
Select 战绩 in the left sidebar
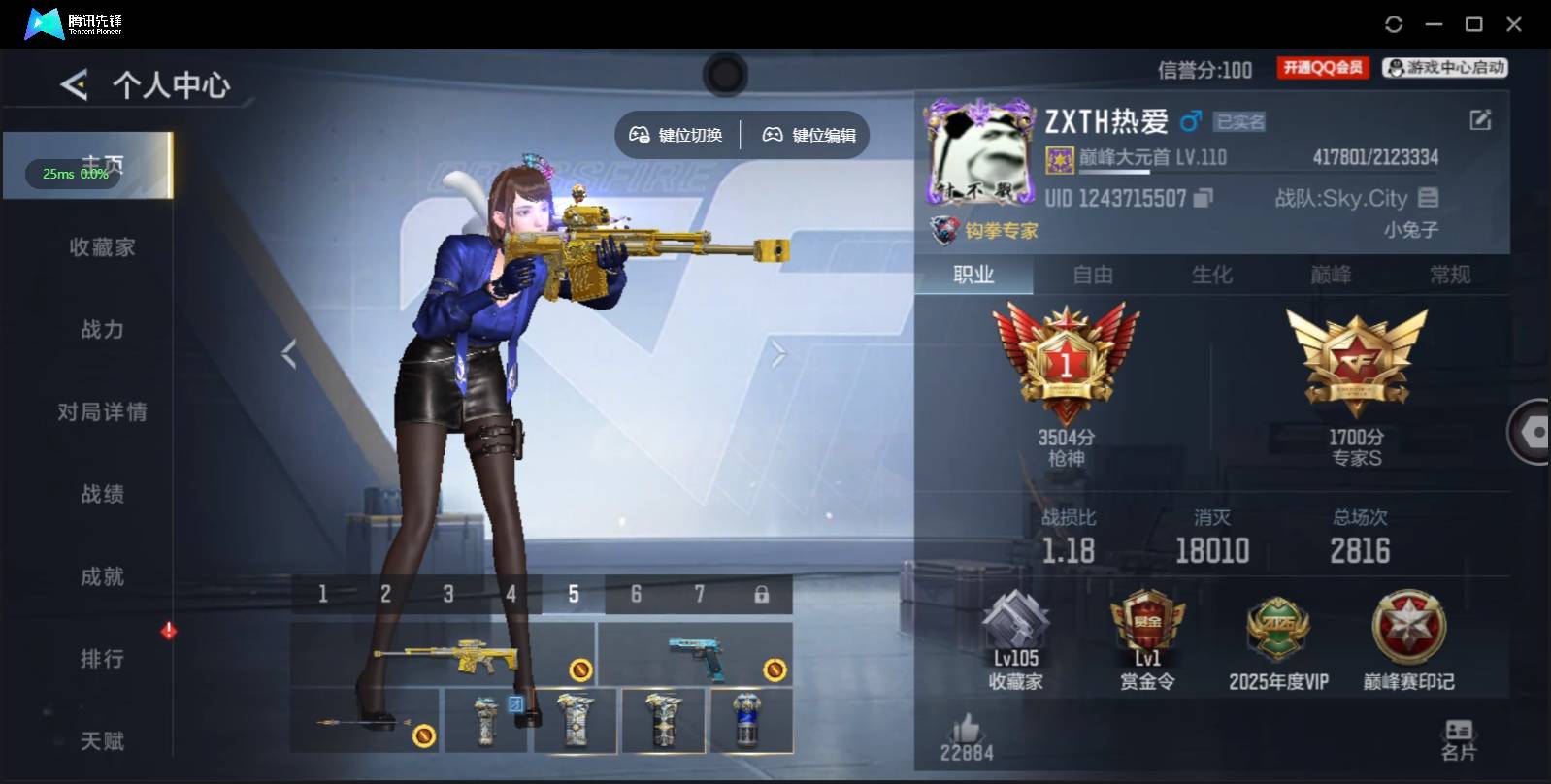tap(101, 494)
